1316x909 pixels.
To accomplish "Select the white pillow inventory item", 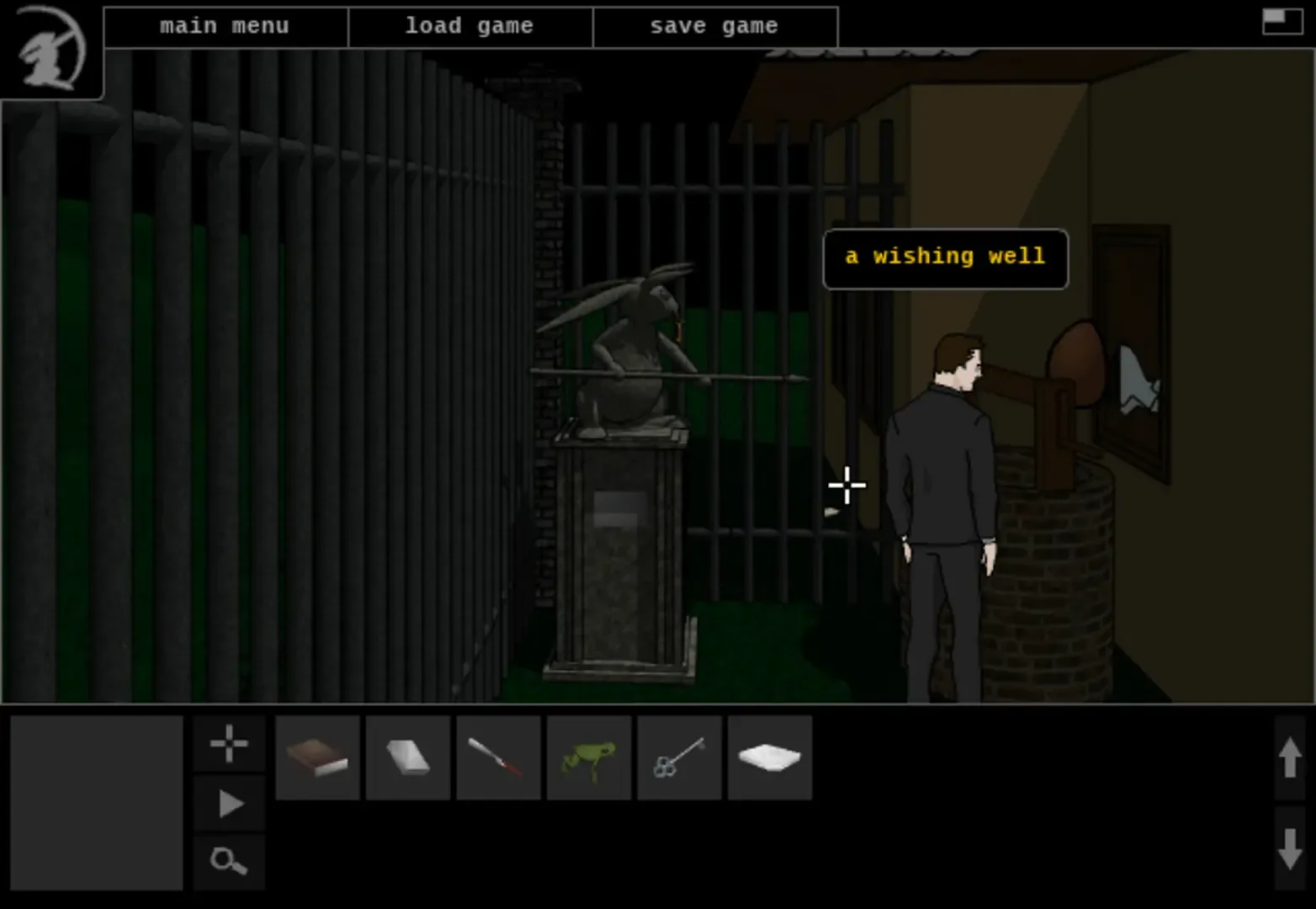I will coord(769,757).
